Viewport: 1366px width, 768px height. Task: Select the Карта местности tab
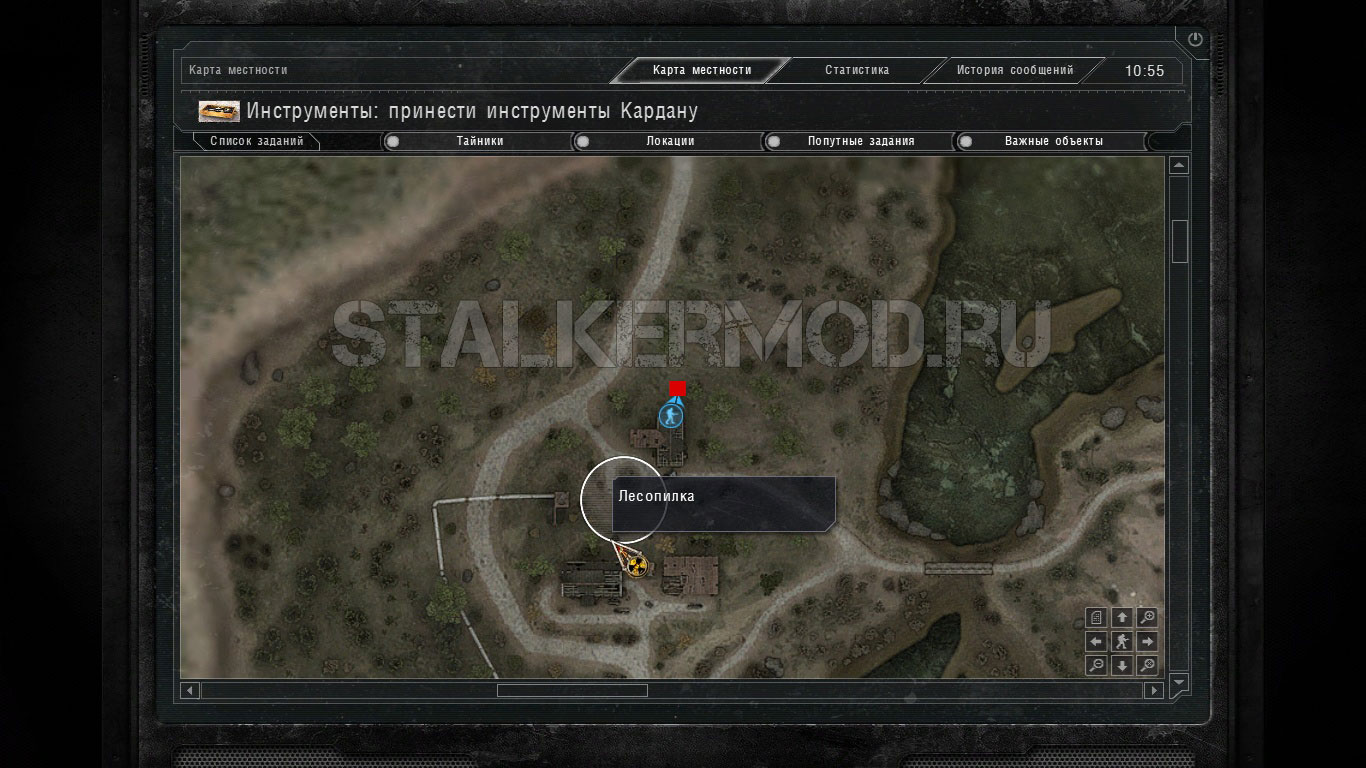click(x=701, y=70)
